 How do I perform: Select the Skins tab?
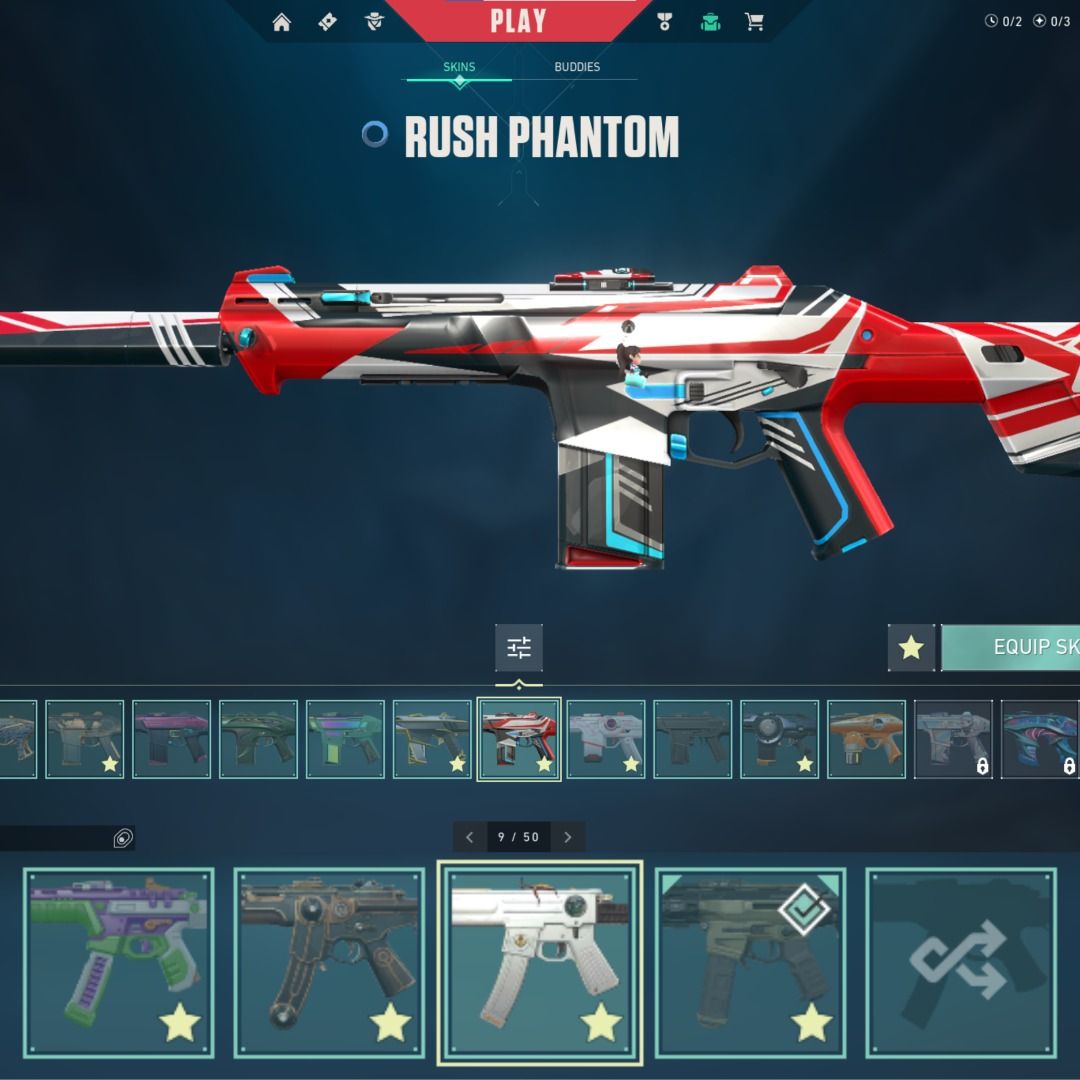459,67
